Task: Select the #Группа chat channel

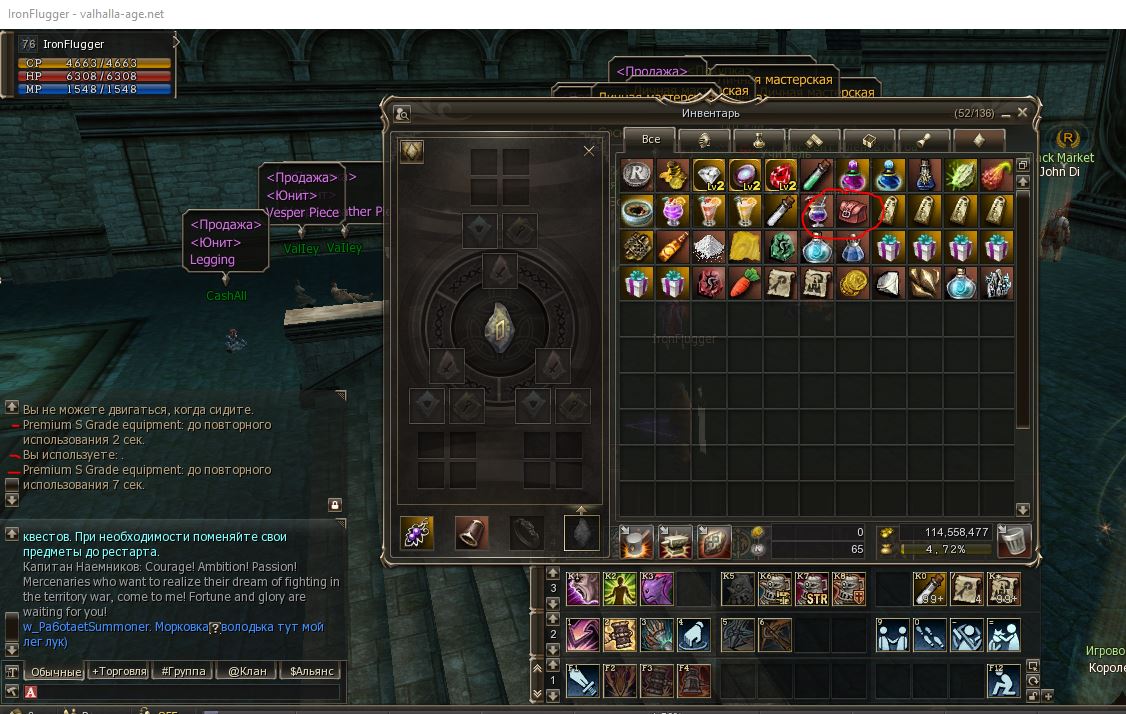Action: coord(183,671)
